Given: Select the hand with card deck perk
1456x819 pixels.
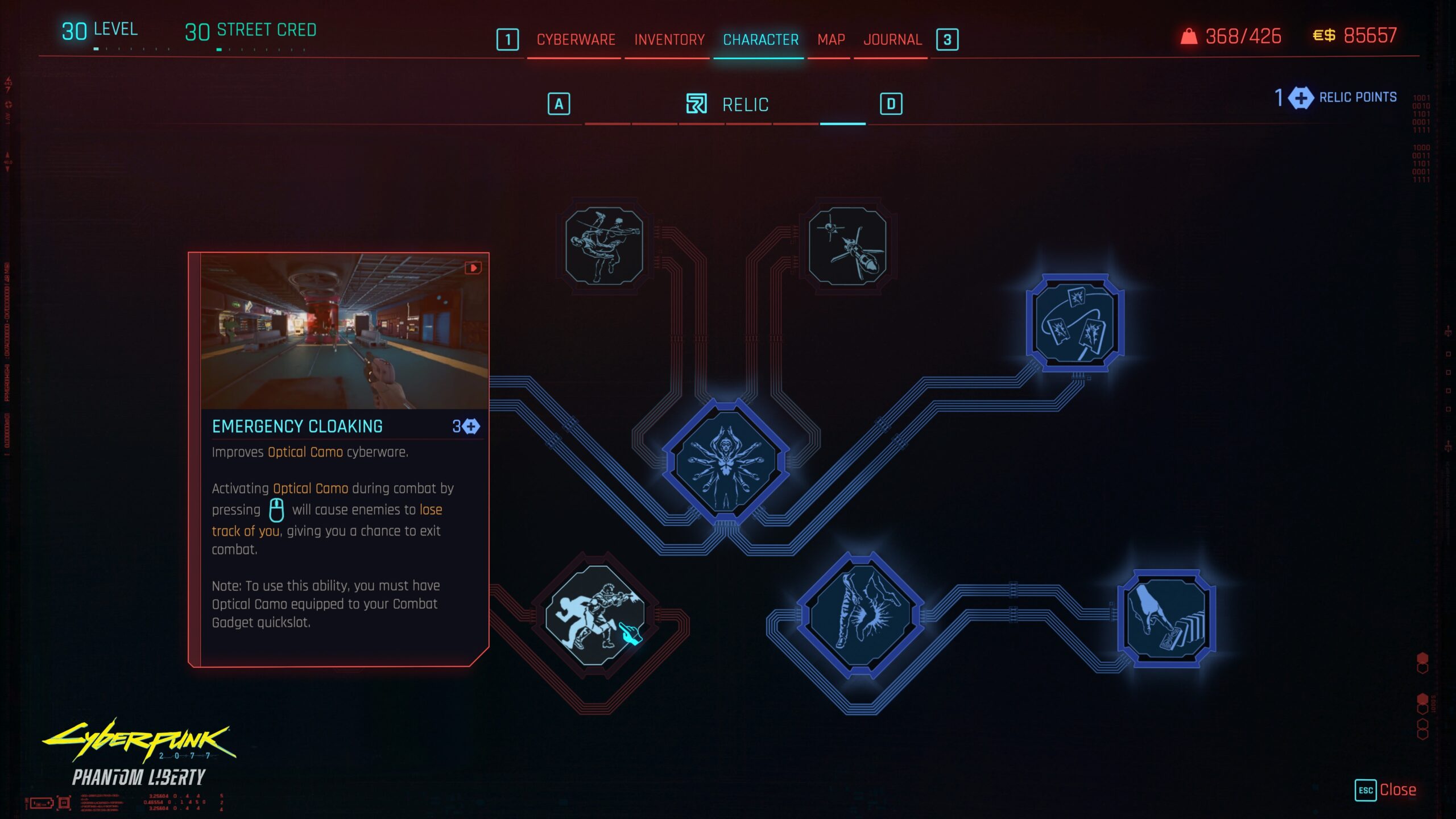Looking at the screenshot, I should 1166,618.
